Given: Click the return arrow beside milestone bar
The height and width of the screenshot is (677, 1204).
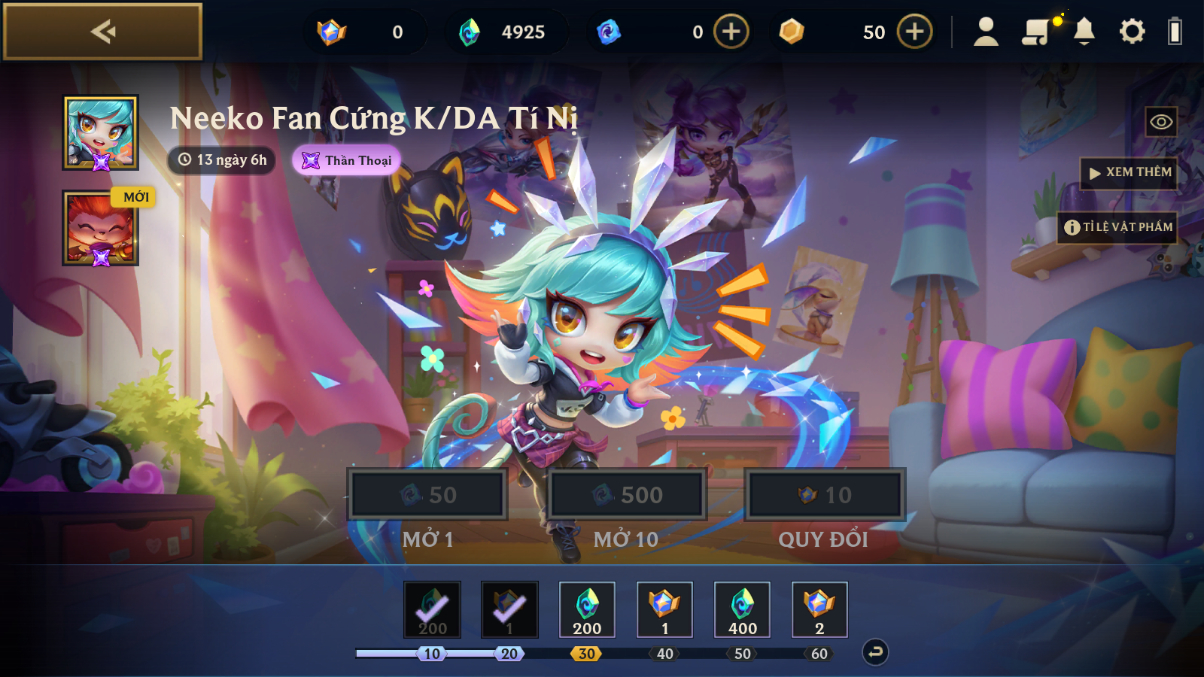Looking at the screenshot, I should coord(875,653).
